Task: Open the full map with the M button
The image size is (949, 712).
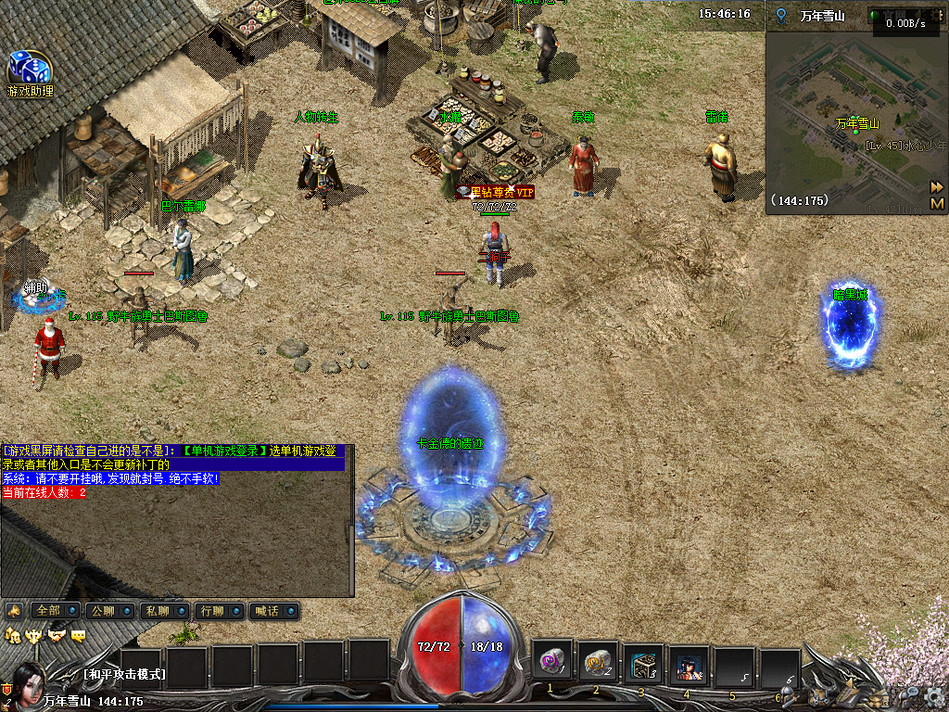Action: pyautogui.click(x=937, y=203)
